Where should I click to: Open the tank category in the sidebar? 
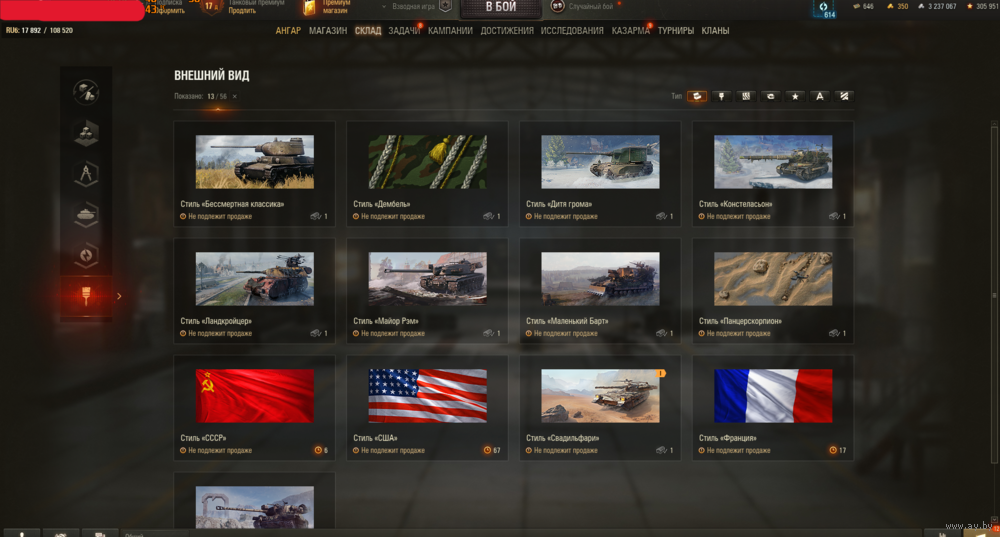(x=86, y=213)
